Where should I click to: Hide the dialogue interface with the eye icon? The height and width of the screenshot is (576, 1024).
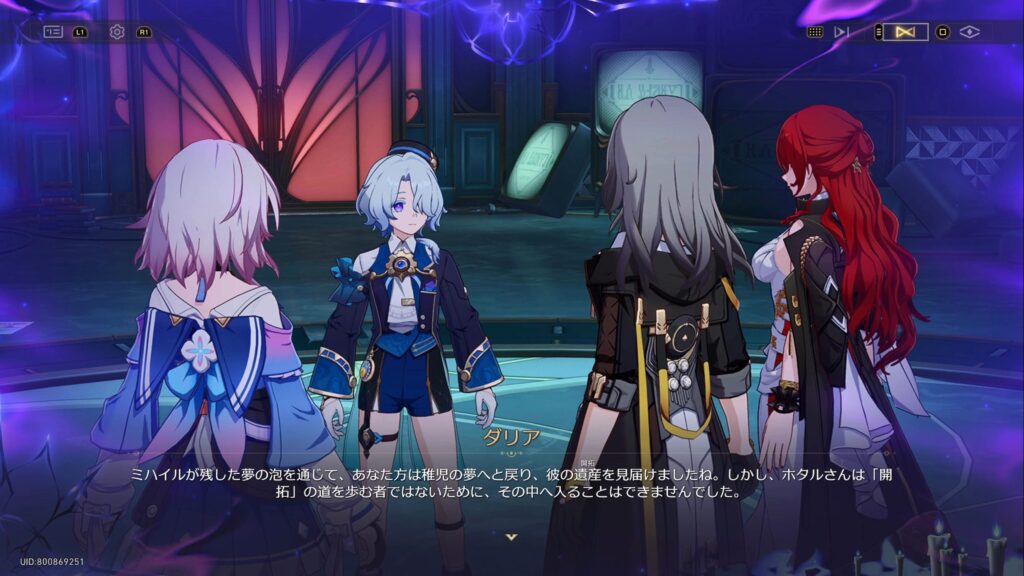(x=969, y=32)
